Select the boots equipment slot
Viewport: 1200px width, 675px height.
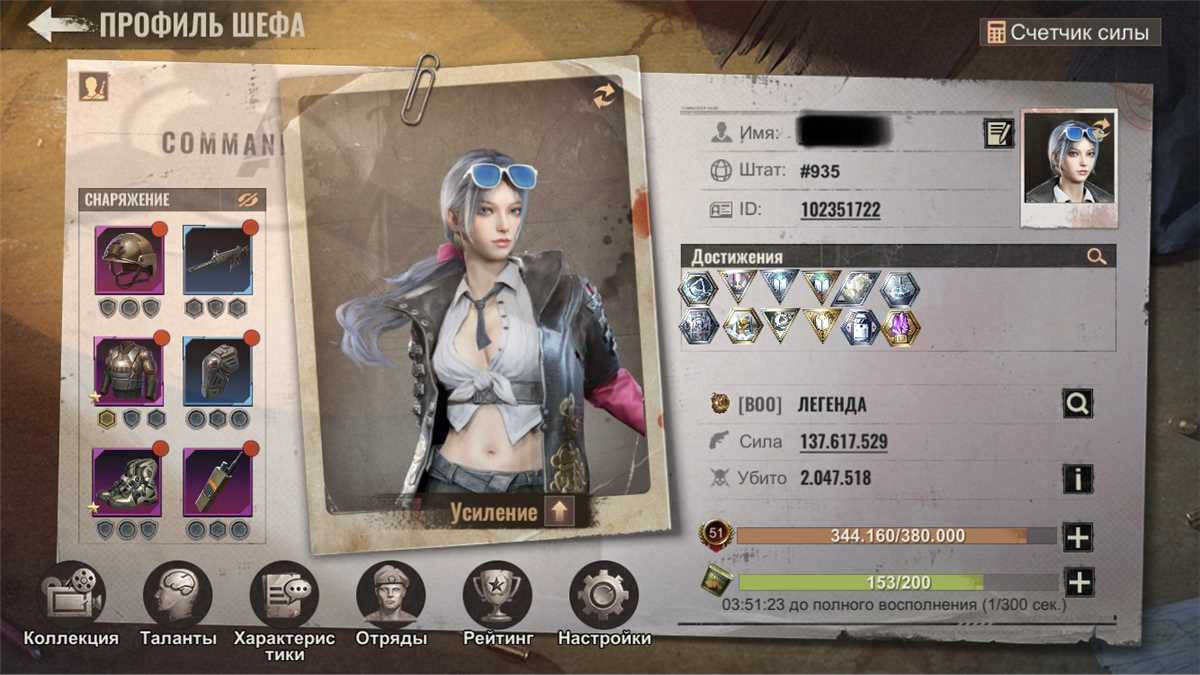pyautogui.click(x=129, y=482)
